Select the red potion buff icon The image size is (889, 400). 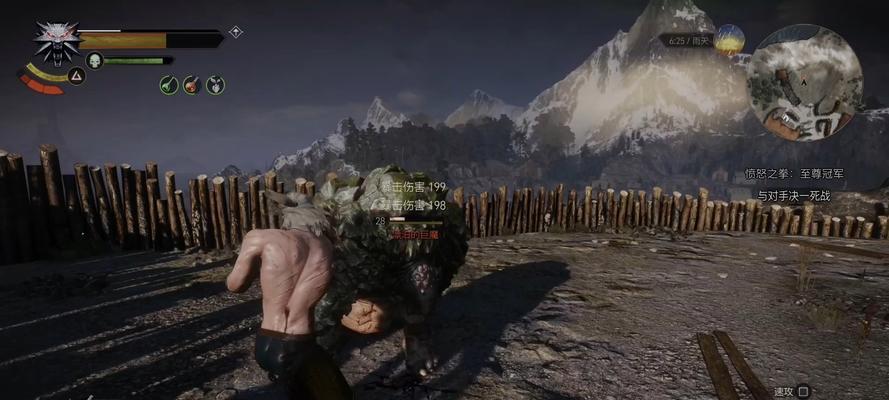click(192, 85)
